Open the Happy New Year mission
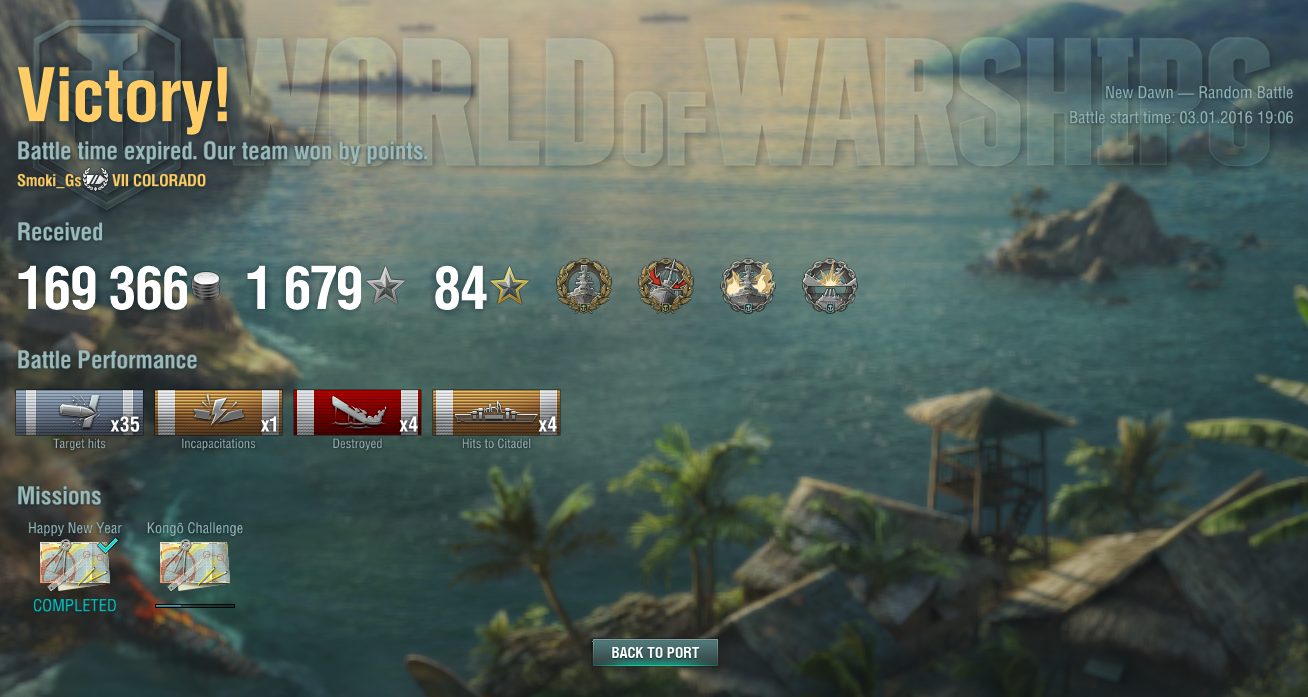Image resolution: width=1308 pixels, height=697 pixels. (75, 564)
